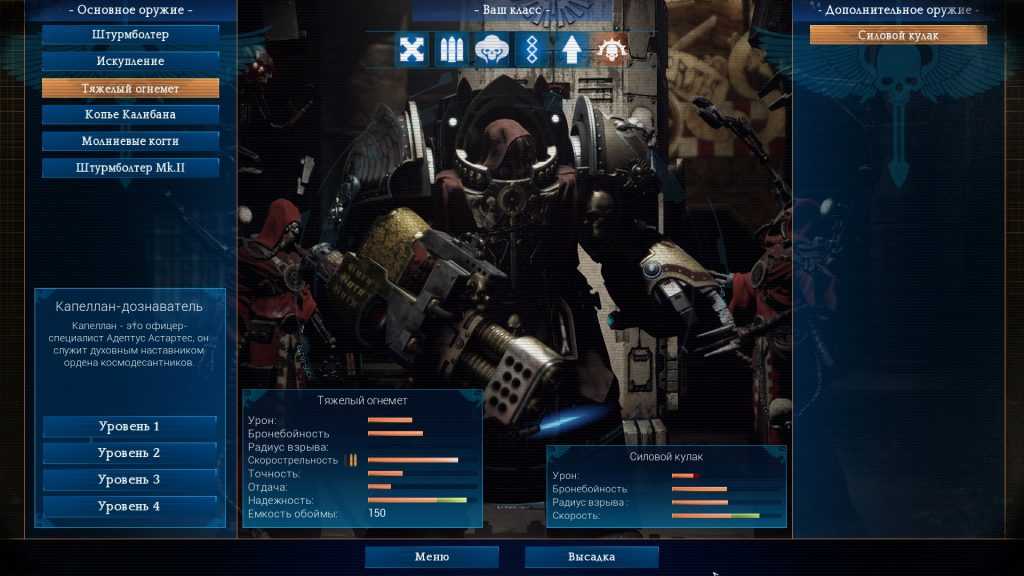This screenshot has height=576, width=1024.
Task: Select the hooded skull class icon
Action: click(491, 49)
